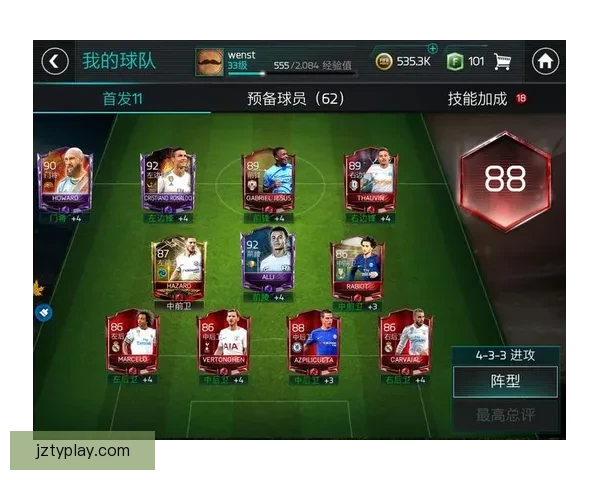The height and width of the screenshot is (480, 600).
Task: Select the Rabiot player card
Action: (358, 265)
